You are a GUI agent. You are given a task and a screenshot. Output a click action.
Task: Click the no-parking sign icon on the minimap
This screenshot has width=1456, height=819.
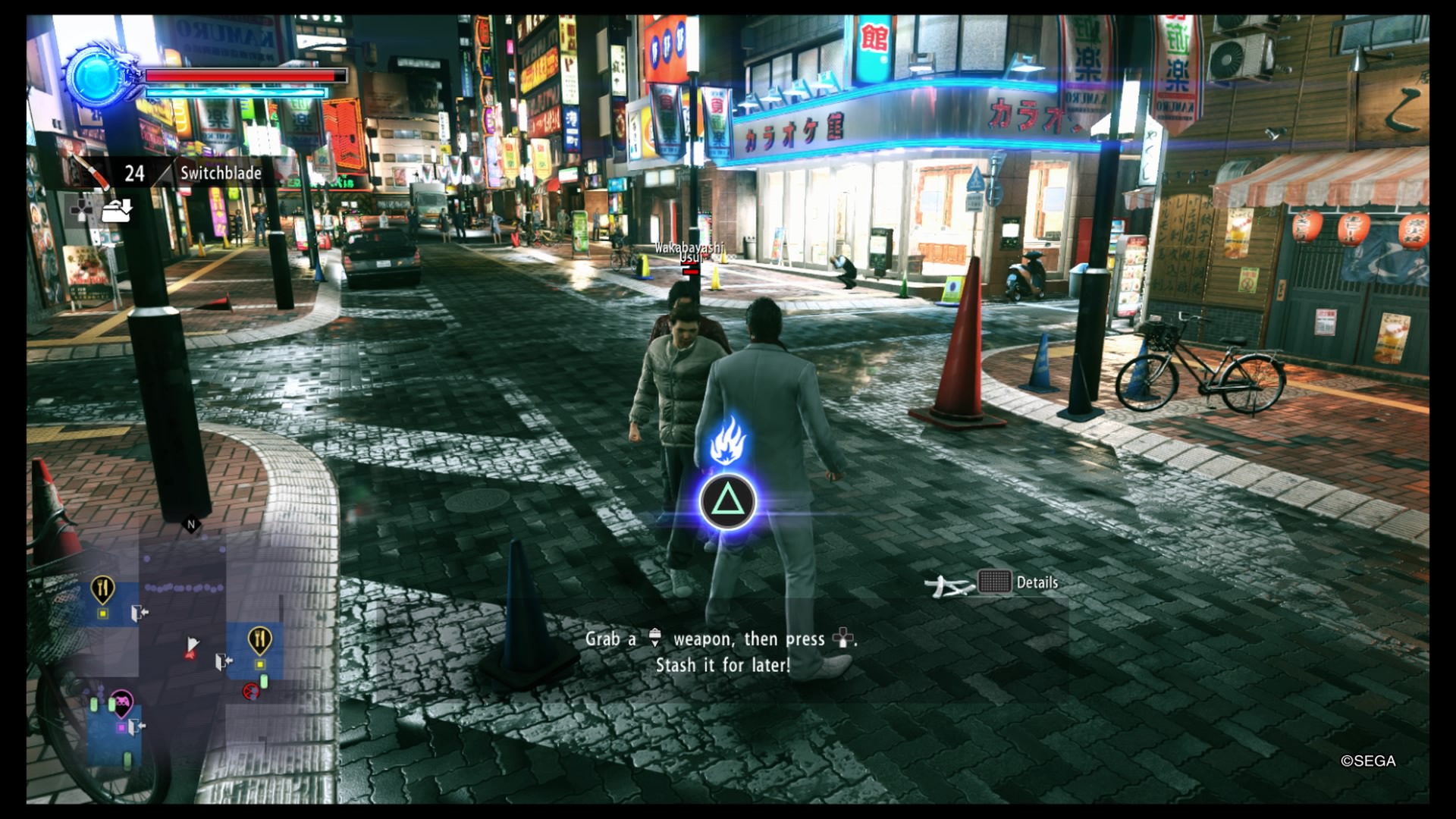pos(251,692)
